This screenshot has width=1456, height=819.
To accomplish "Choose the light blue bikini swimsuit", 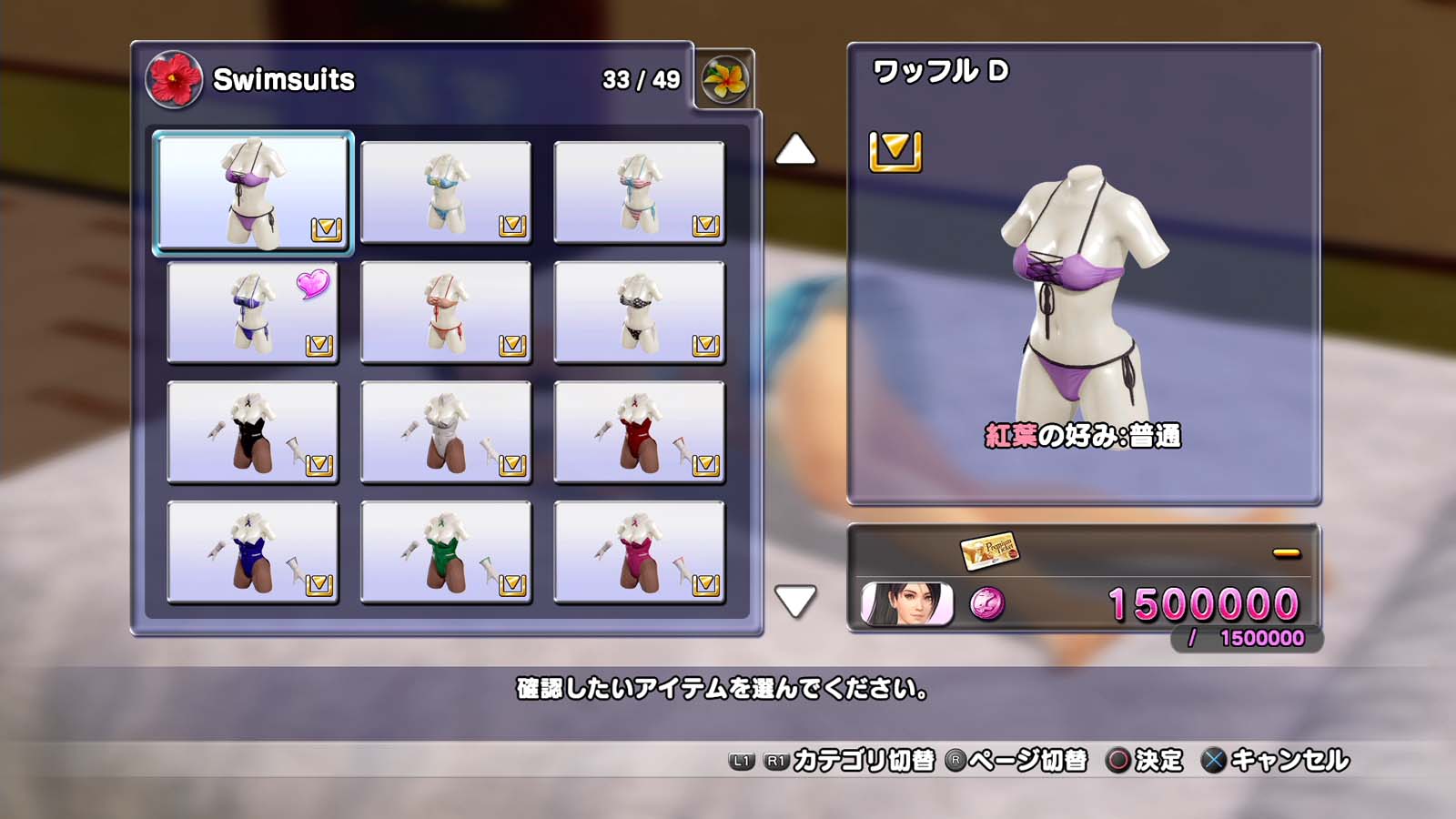I will coord(446,192).
